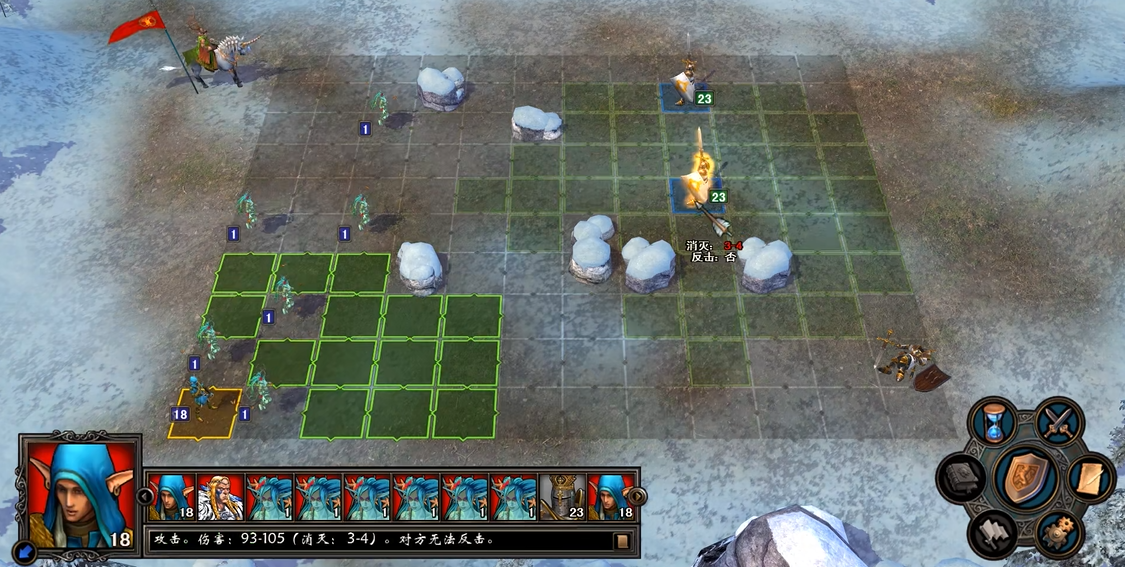Screen dimensions: 1125x567
Task: Toggle auto-combat with the crossed swords icon
Action: (1059, 420)
